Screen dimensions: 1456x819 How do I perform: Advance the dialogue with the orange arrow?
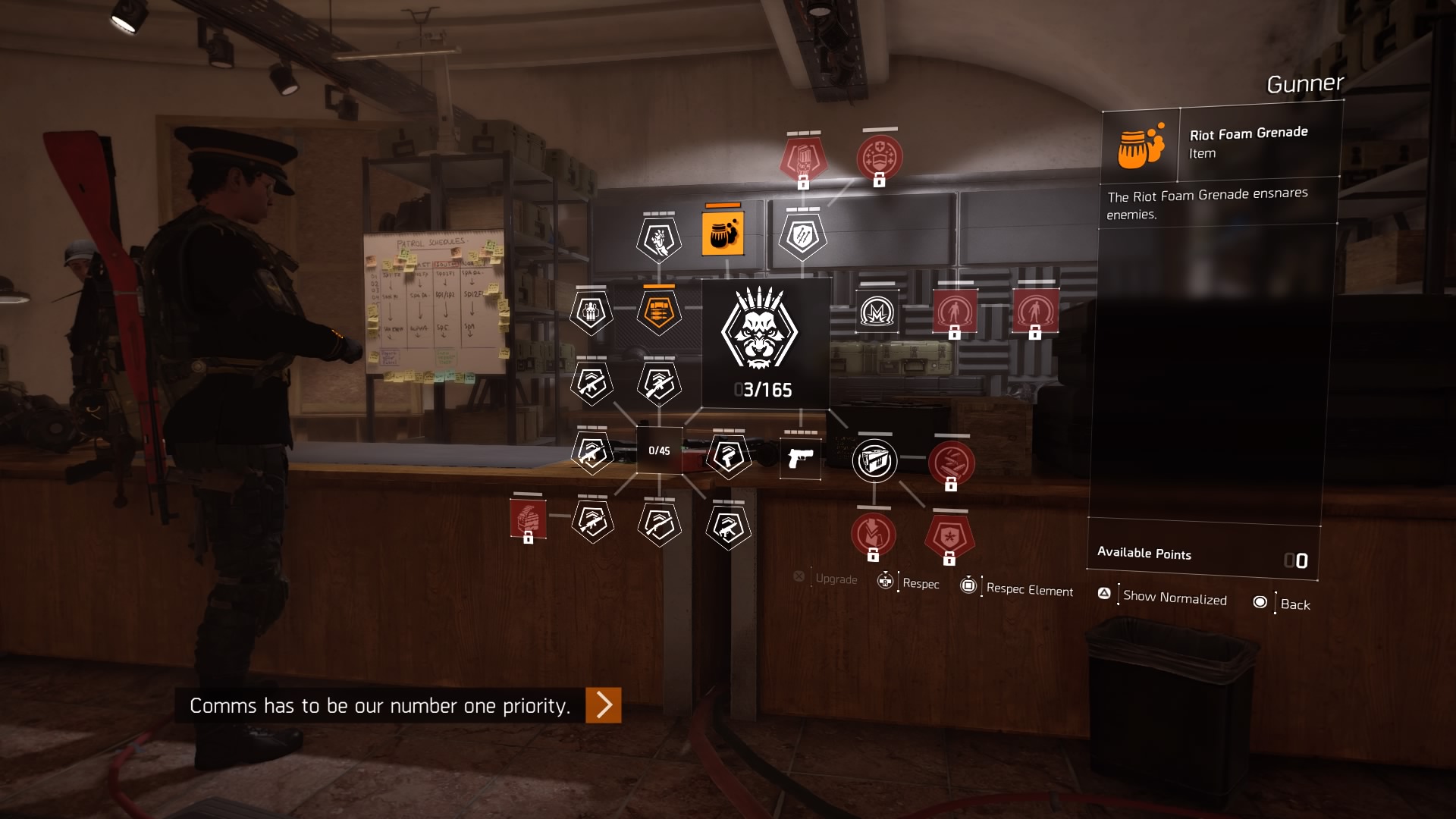click(604, 705)
